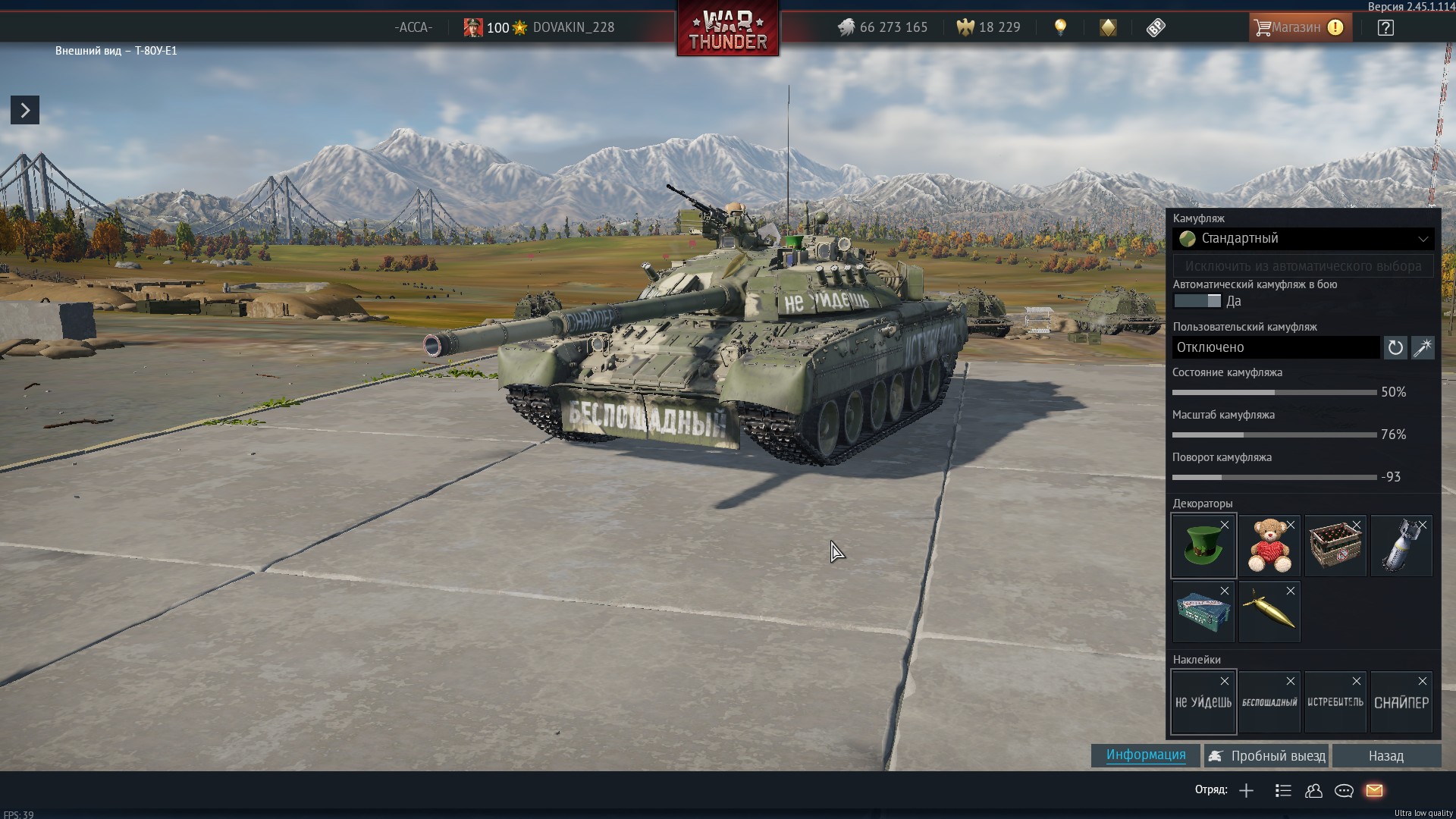Expand the side panel arrow

[25, 111]
